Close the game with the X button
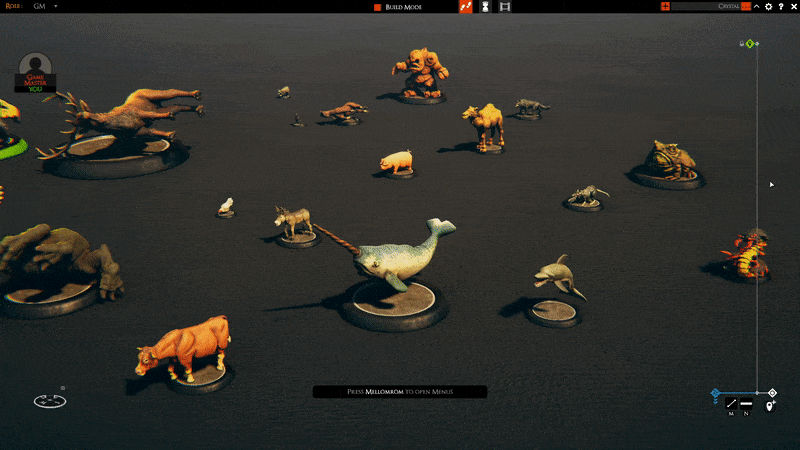The height and width of the screenshot is (450, 800). pyautogui.click(x=792, y=7)
